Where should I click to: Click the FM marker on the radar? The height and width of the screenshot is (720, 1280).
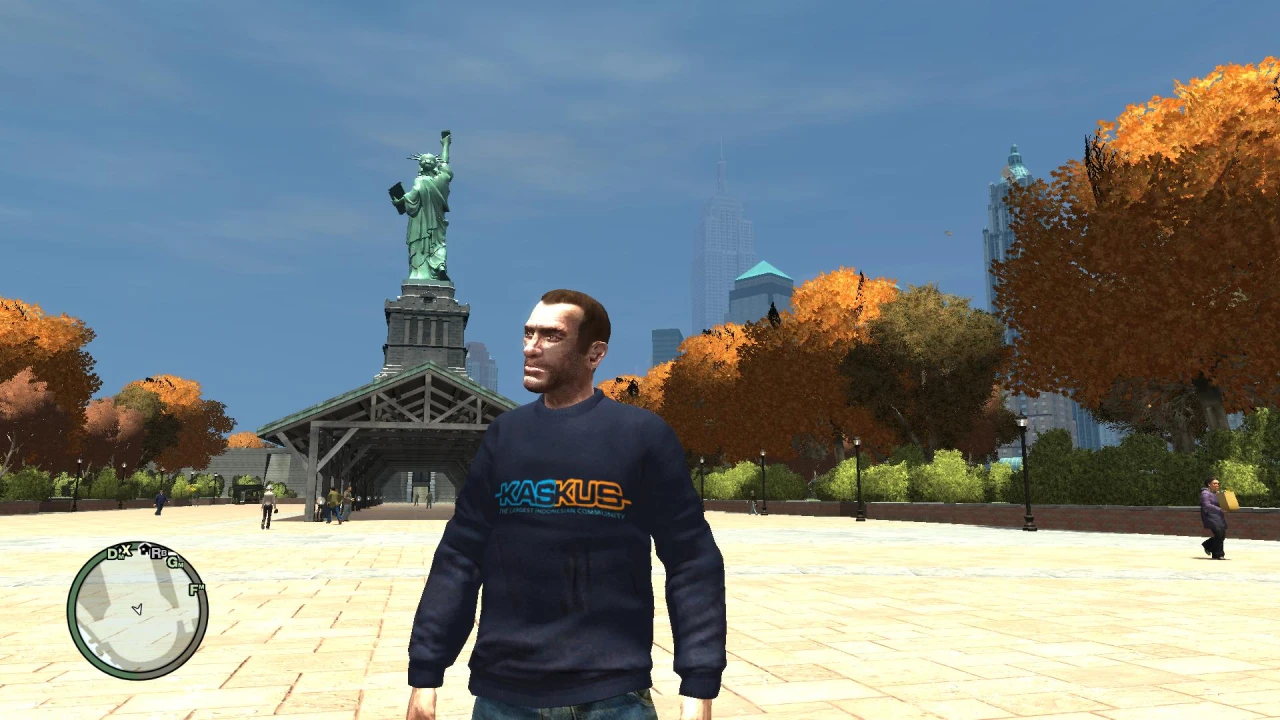click(194, 589)
